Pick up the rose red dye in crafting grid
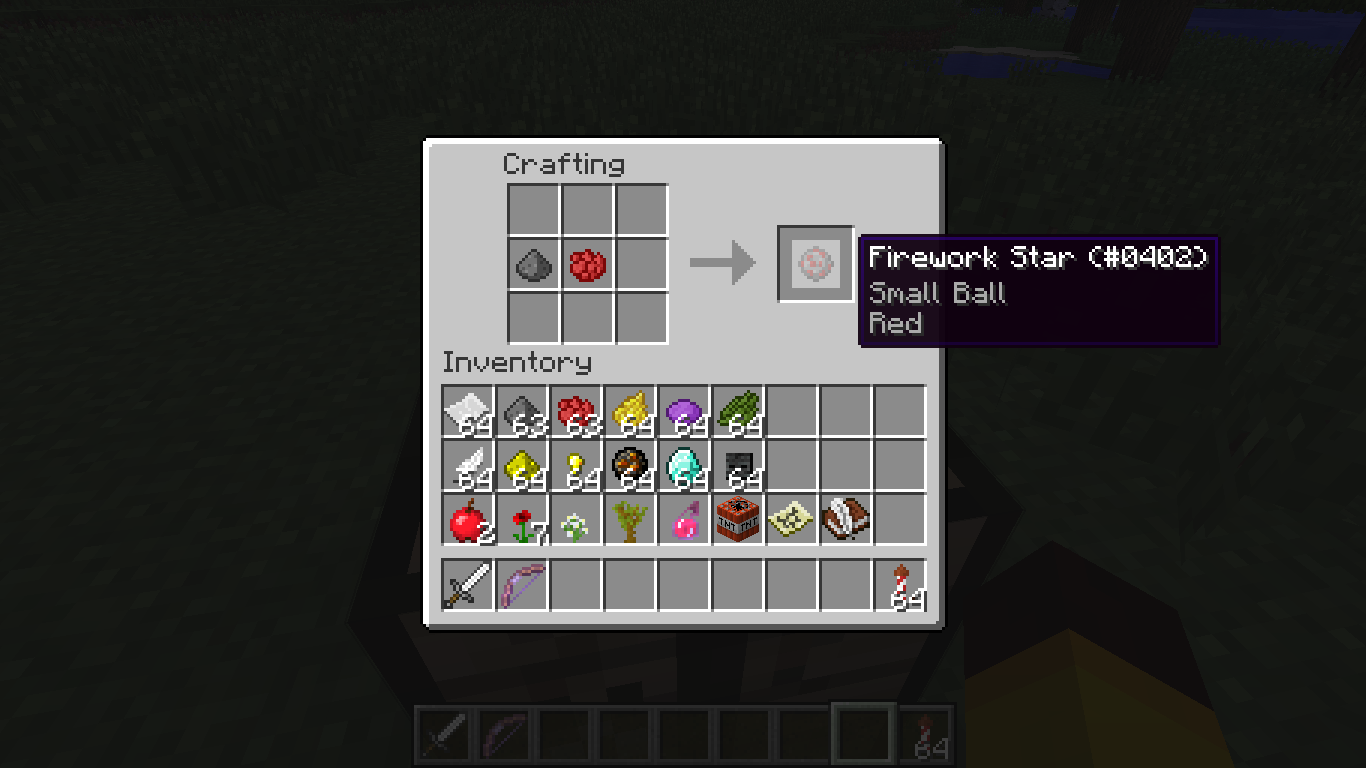The image size is (1366, 768). (588, 265)
